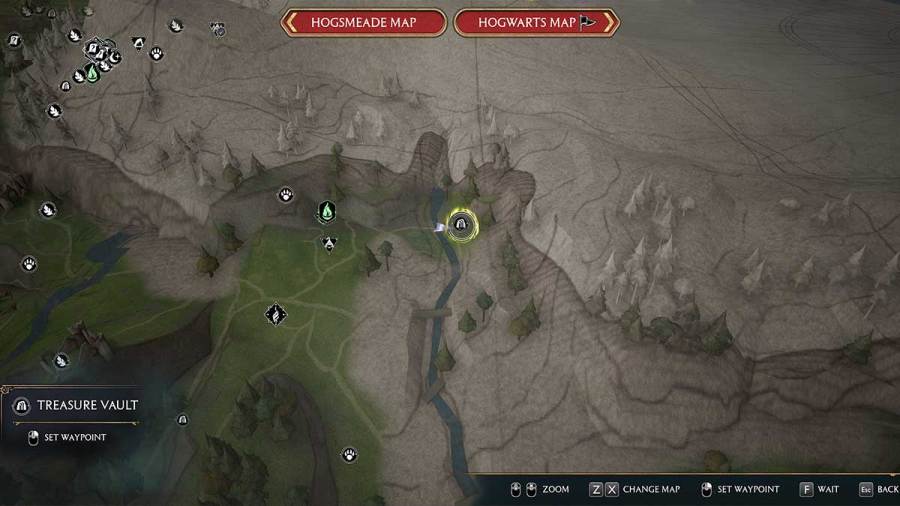Select the crescent moon marker
The height and width of the screenshot is (506, 900).
(116, 59)
